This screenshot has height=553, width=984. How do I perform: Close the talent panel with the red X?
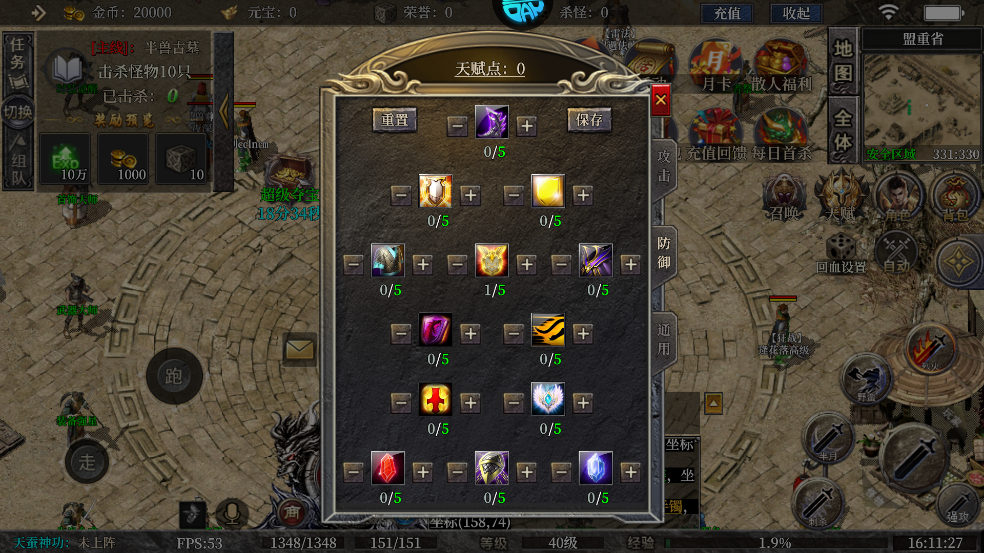[x=660, y=100]
